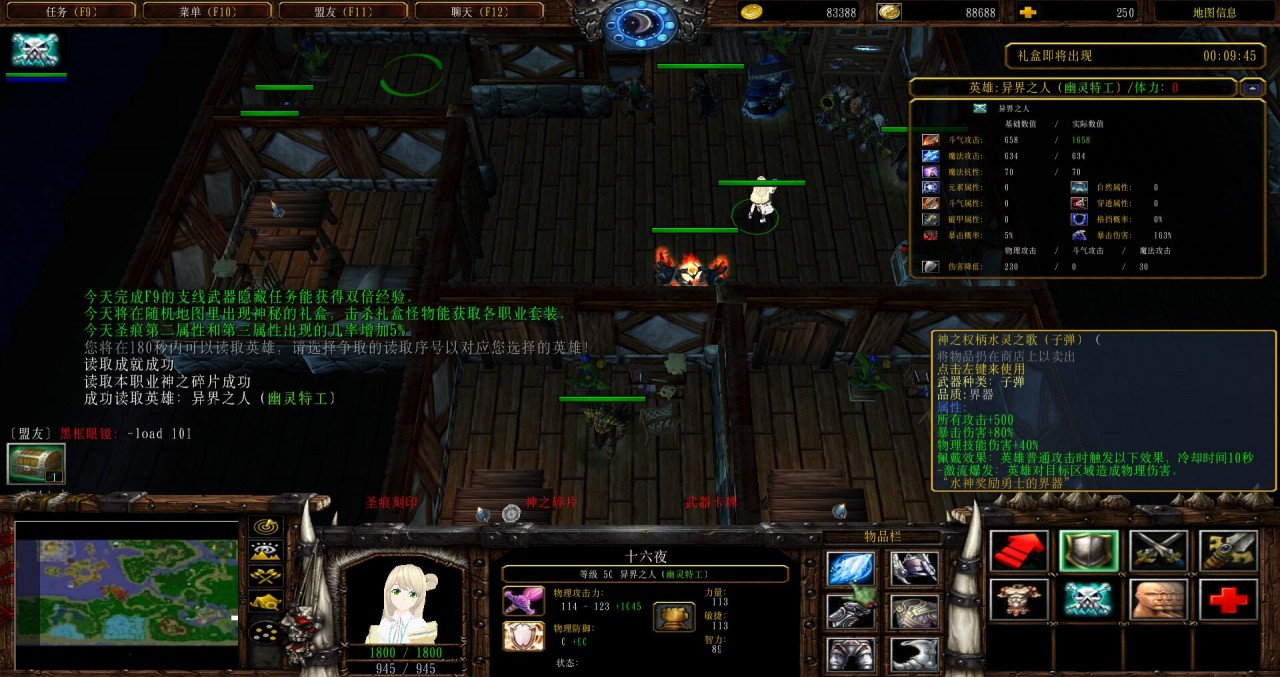The width and height of the screenshot is (1280, 677).
Task: Click the treasure chest icon at left
Action: pyautogui.click(x=36, y=464)
